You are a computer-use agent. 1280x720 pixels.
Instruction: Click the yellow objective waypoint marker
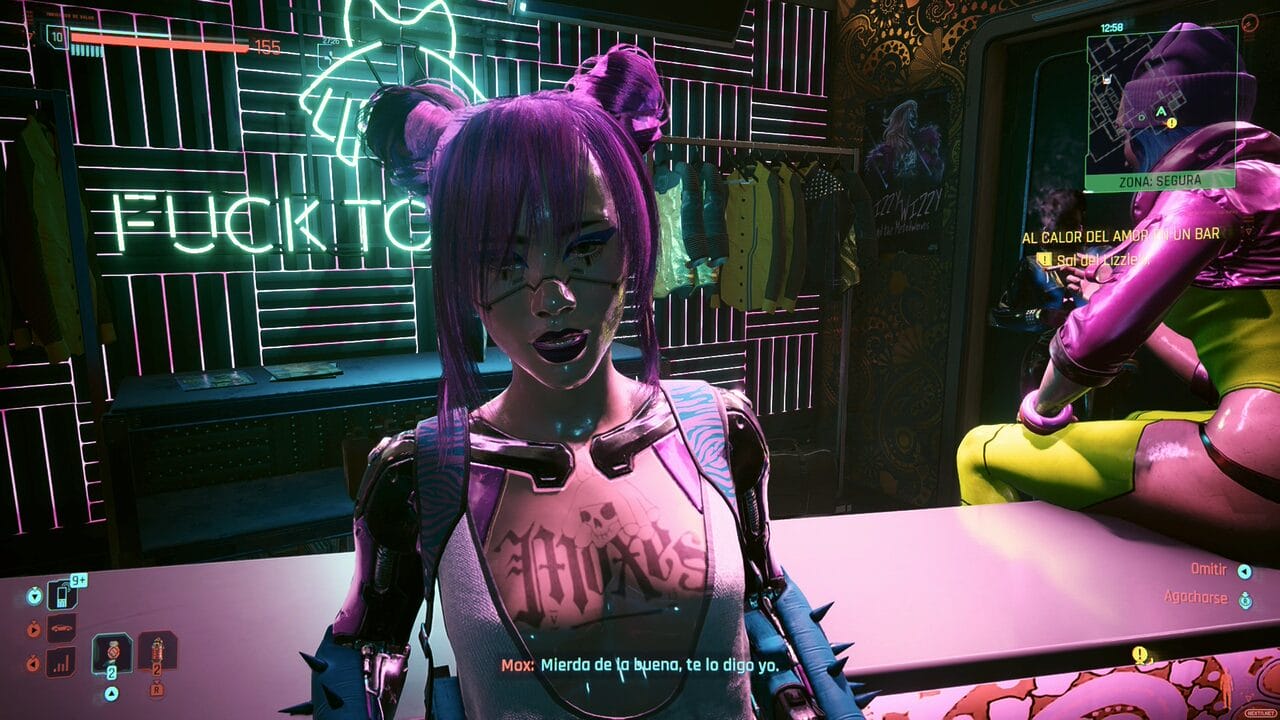[x=1139, y=655]
